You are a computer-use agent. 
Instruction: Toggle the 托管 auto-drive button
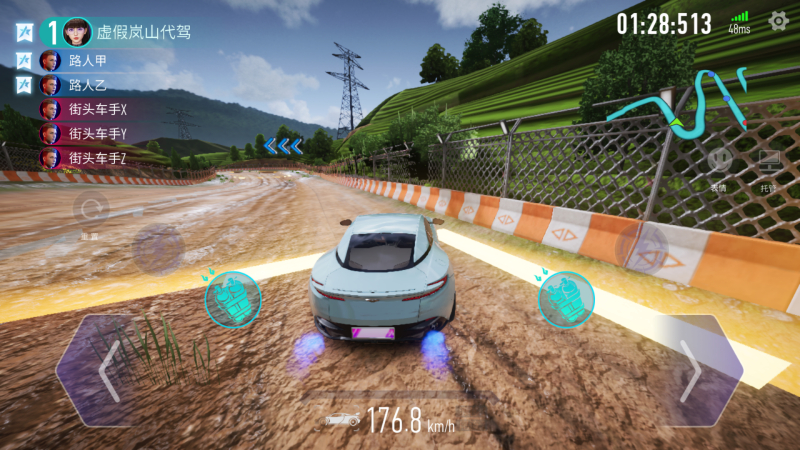tap(768, 161)
